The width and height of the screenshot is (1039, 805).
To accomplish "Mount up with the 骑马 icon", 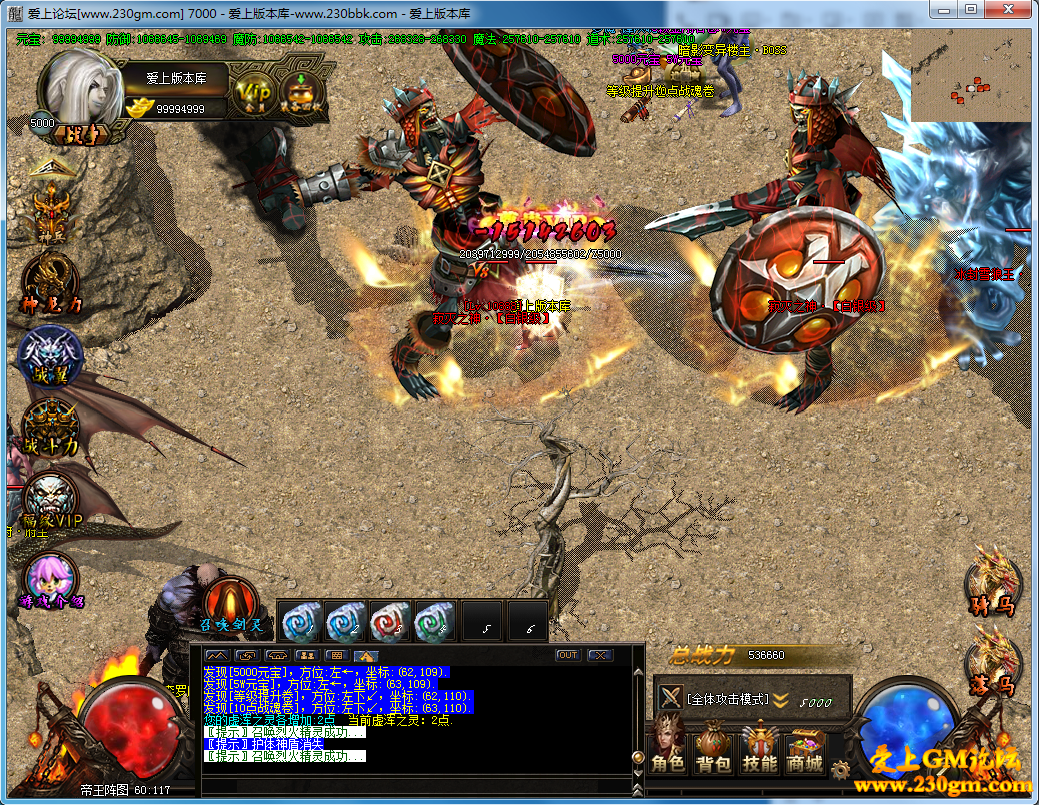I will [992, 578].
